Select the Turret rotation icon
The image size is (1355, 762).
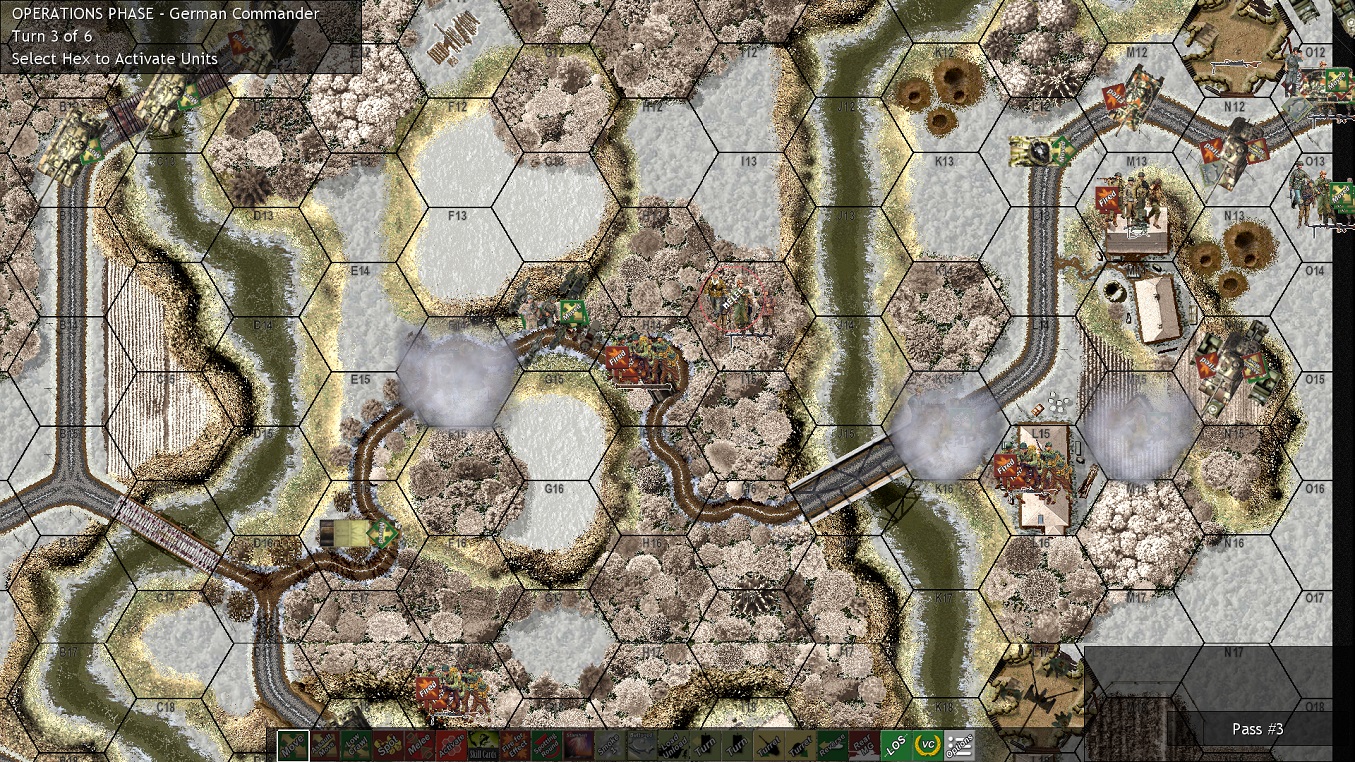pos(768,744)
